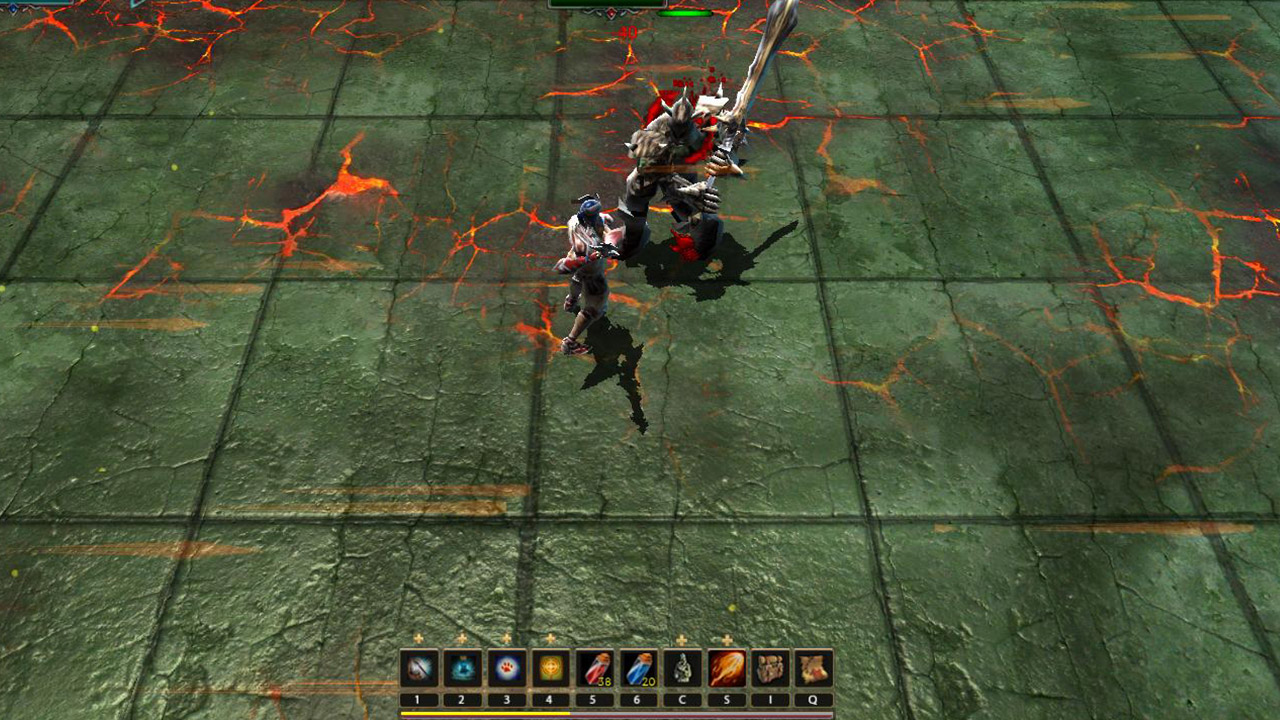Click the red gem ornament below the boss bar
The height and width of the screenshot is (720, 1280).
tap(612, 13)
